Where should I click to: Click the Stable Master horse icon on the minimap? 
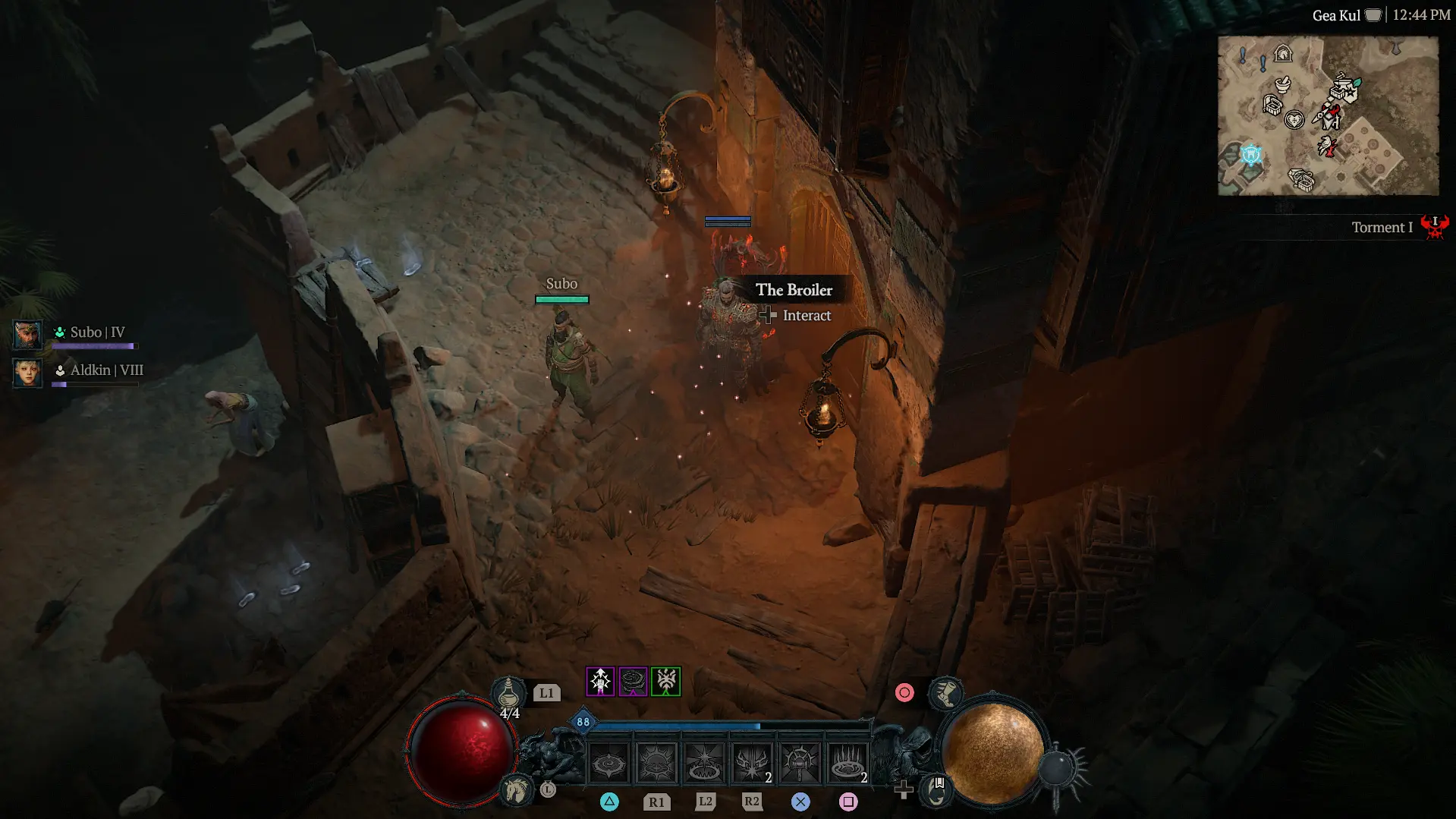click(x=1283, y=54)
